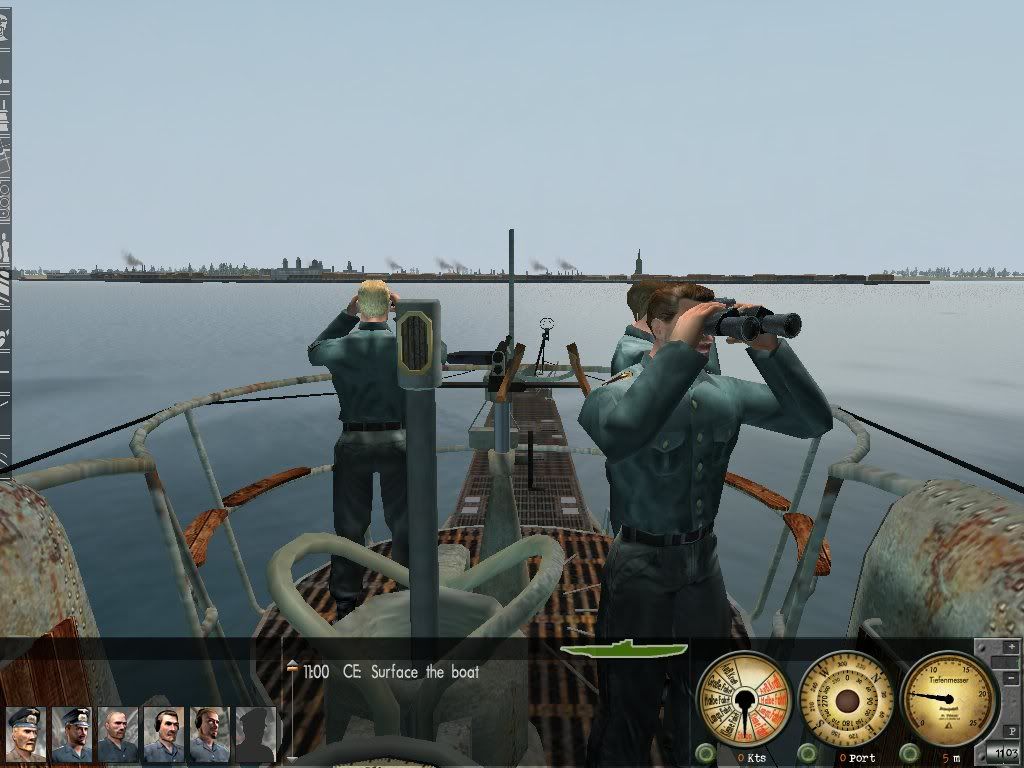
Task: Select the officer in the dark peaked cap
Action: (x=71, y=734)
